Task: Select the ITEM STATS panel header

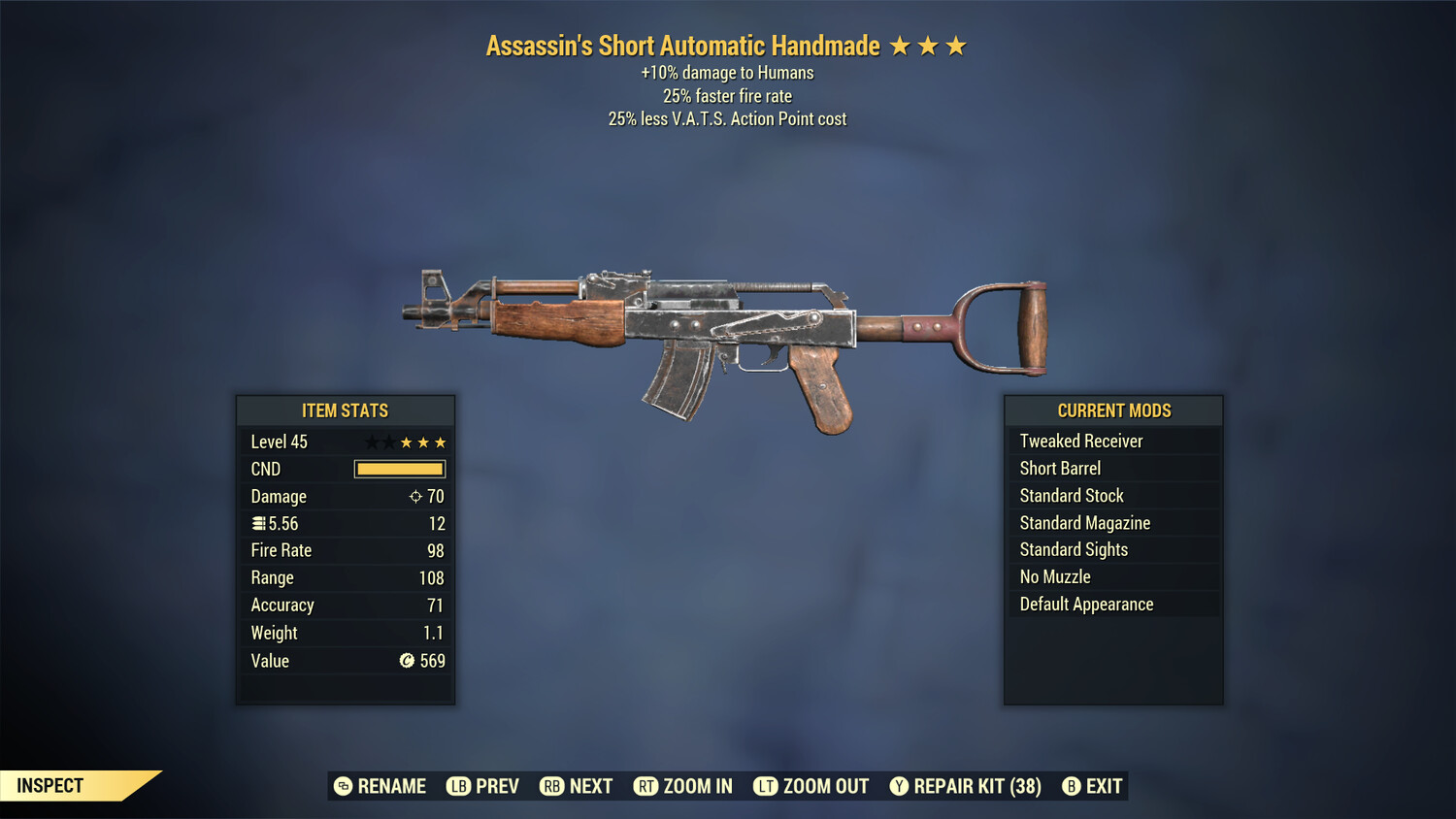Action: pos(346,410)
